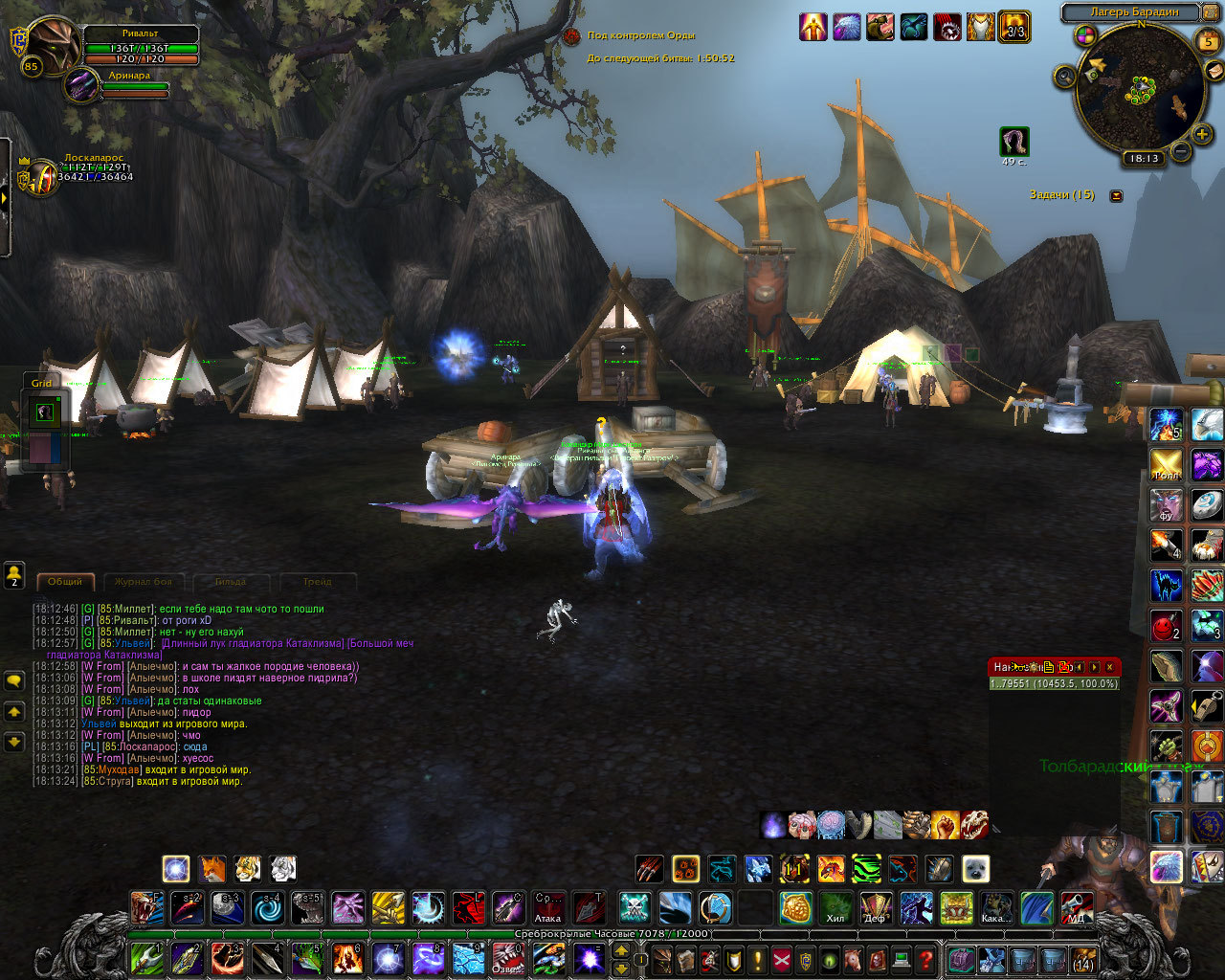Open the chat menu speech bubble button

14,680
